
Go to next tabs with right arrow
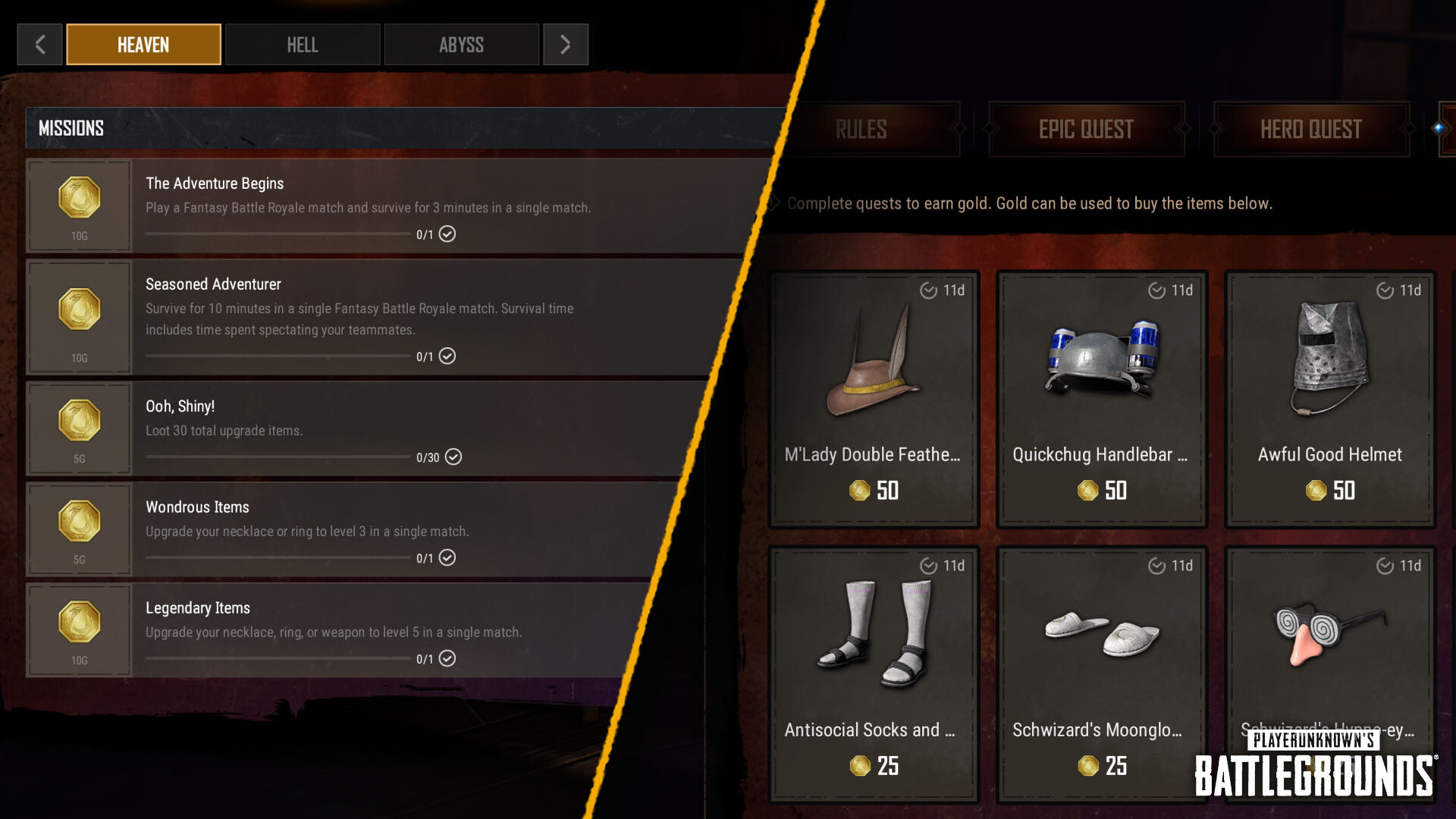point(565,45)
